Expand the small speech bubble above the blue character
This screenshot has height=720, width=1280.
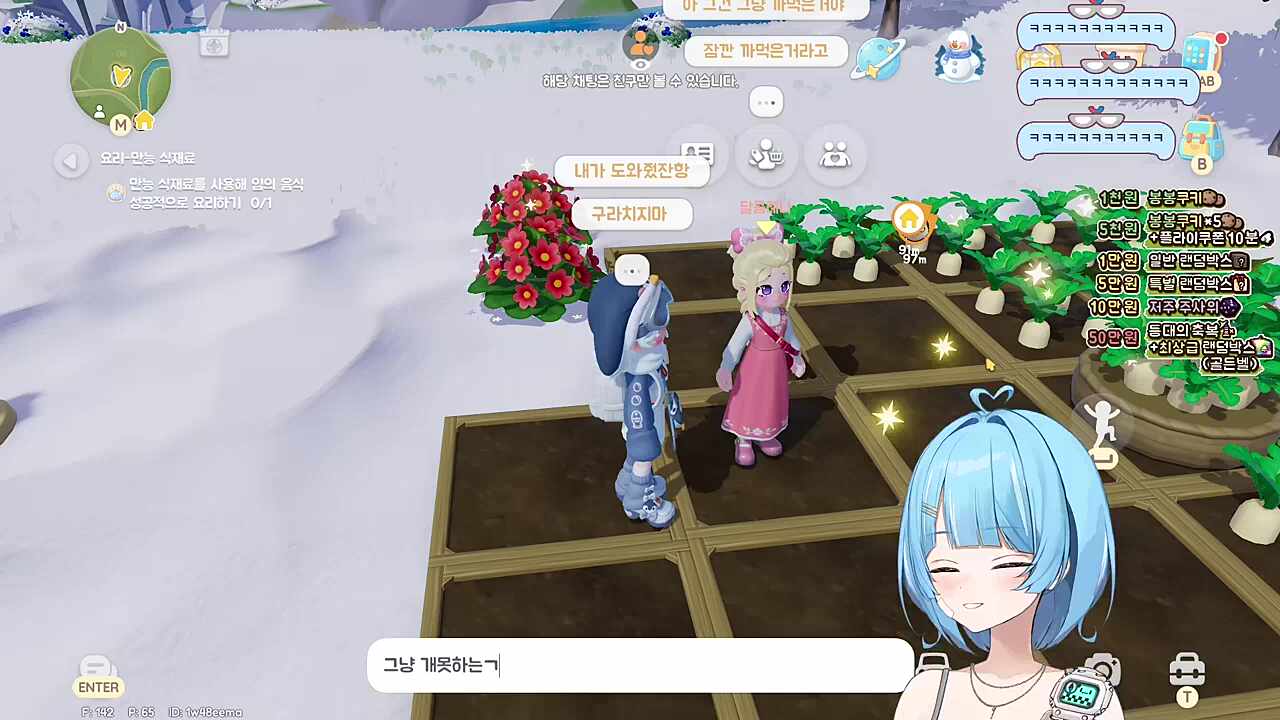point(631,270)
